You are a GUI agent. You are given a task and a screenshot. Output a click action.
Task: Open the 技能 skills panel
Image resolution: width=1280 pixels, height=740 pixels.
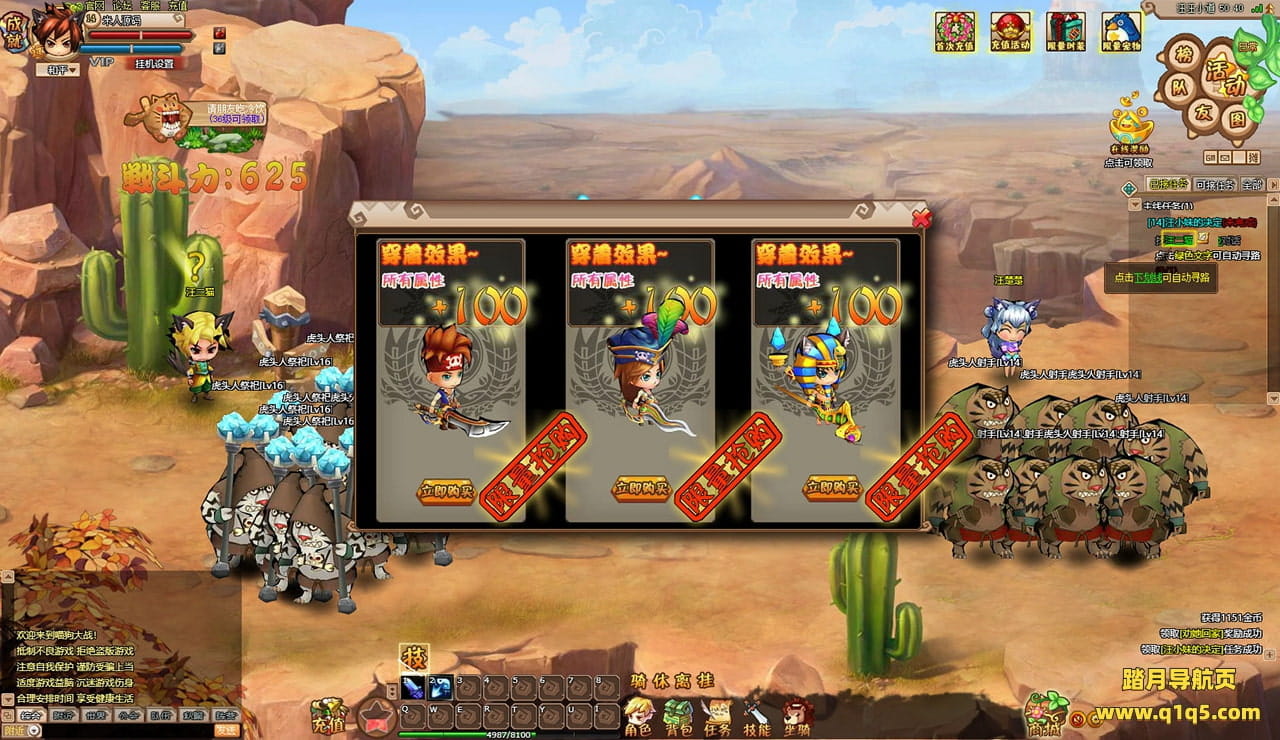(x=756, y=716)
